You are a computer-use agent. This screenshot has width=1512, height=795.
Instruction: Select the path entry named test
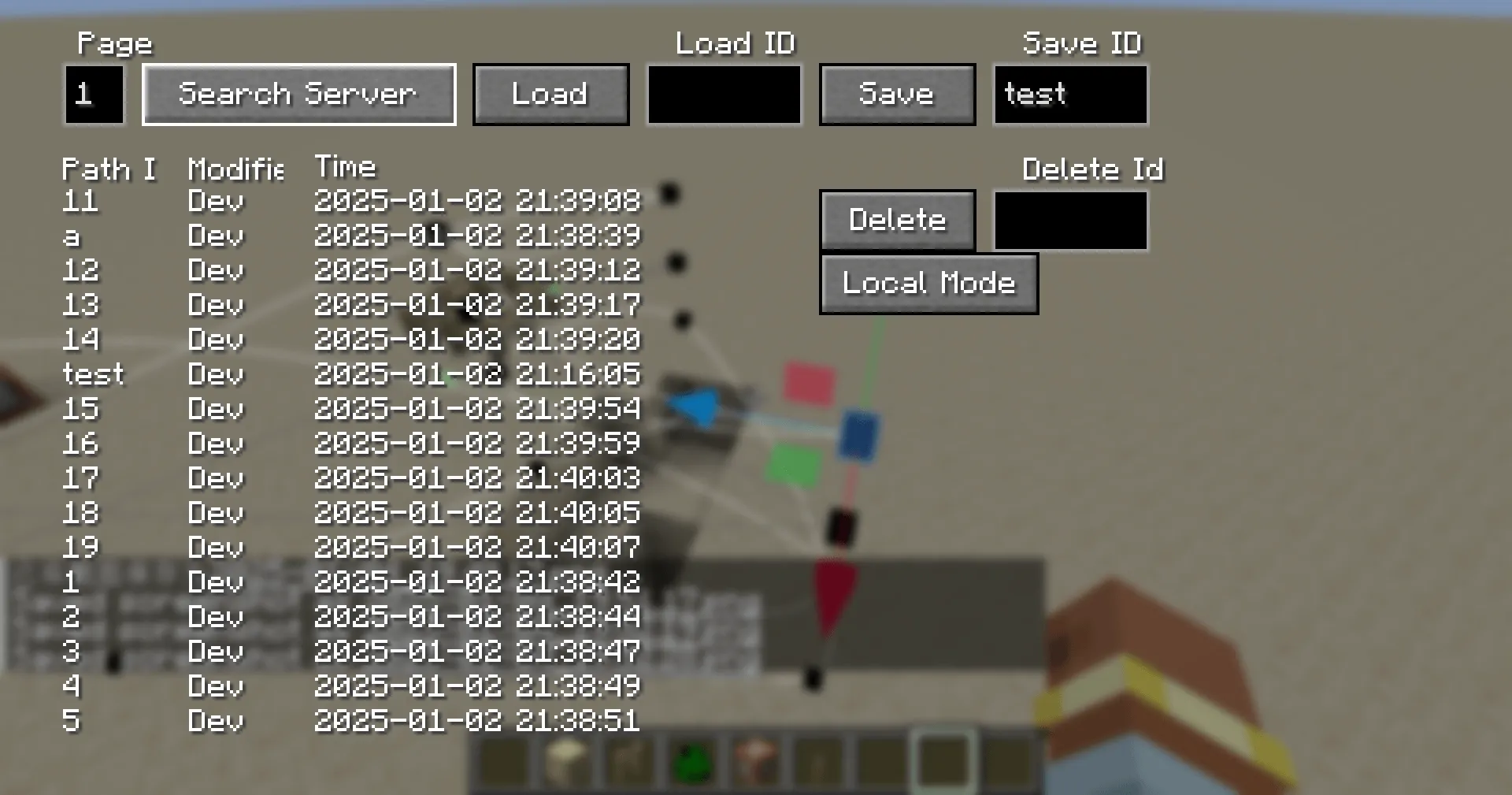(93, 374)
